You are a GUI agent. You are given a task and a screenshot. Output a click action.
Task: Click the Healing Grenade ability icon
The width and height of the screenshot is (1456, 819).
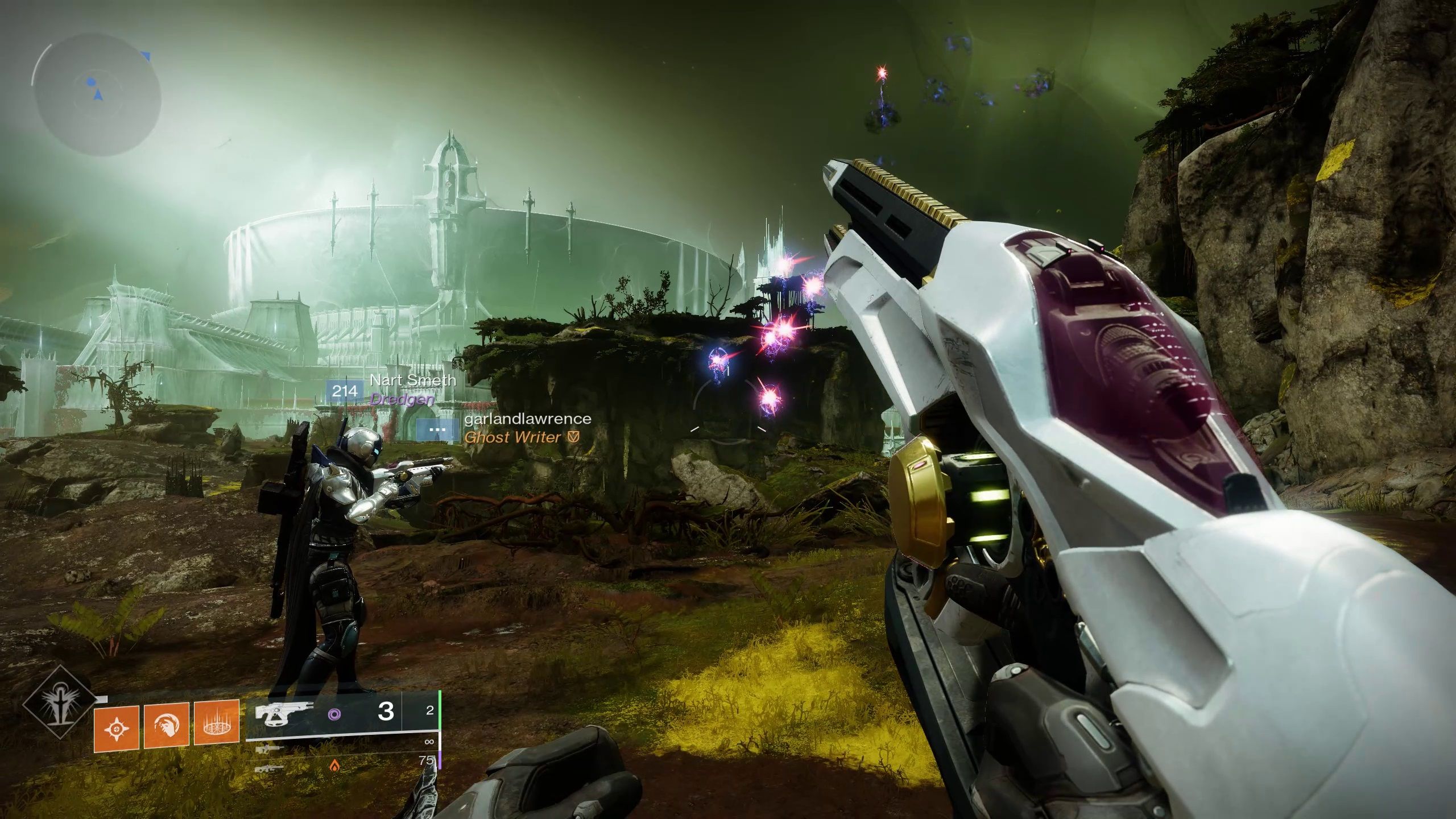(x=116, y=729)
